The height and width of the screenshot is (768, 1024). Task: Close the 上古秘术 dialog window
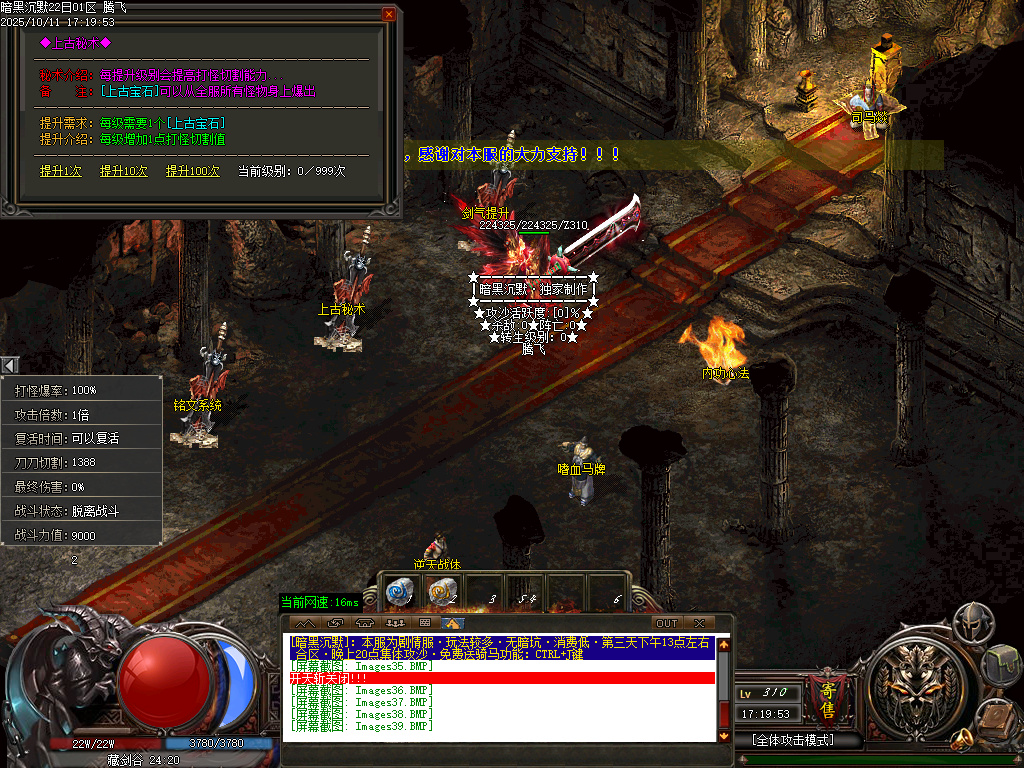[x=389, y=14]
